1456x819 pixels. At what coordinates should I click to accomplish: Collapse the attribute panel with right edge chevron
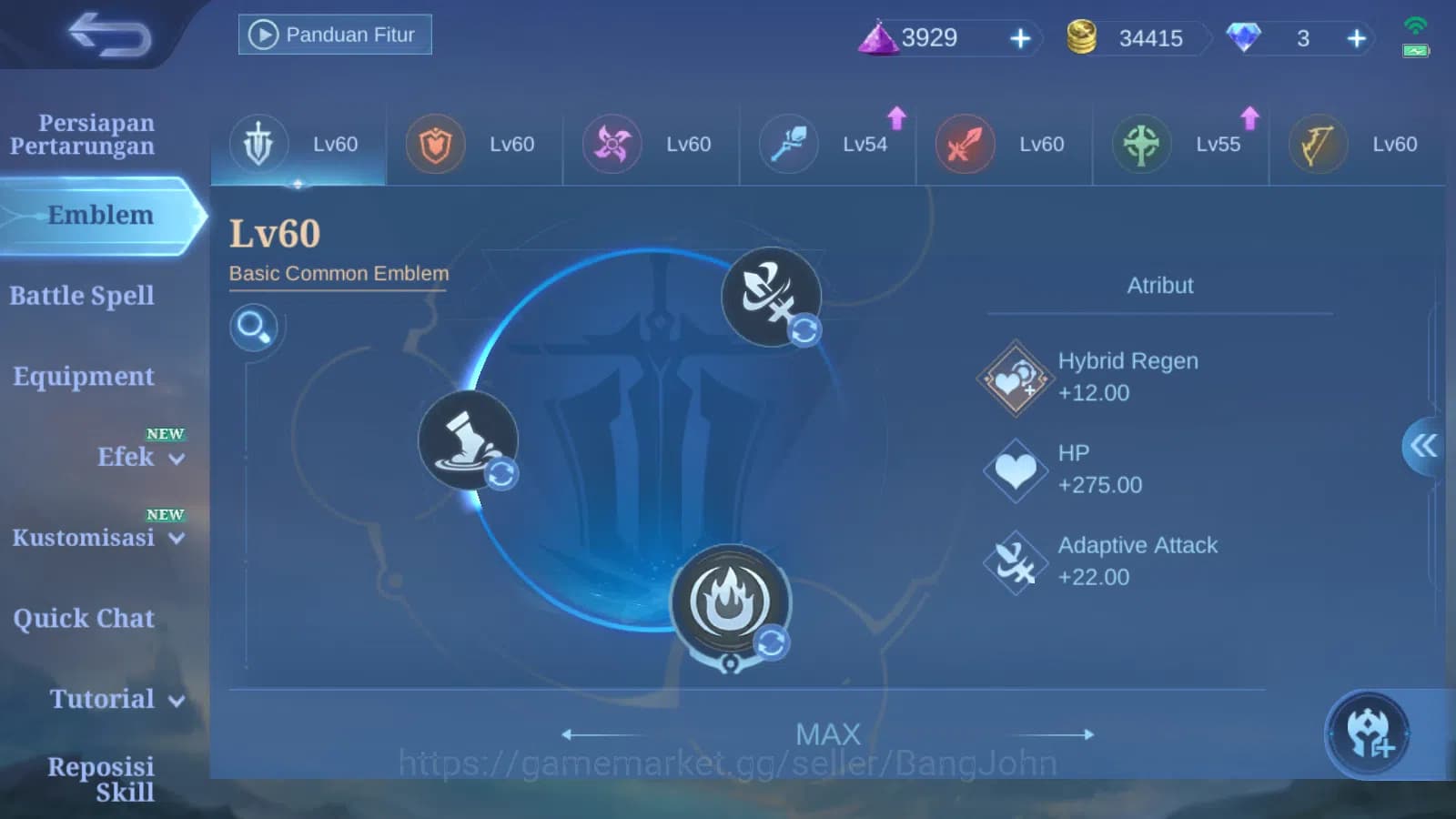[1425, 448]
